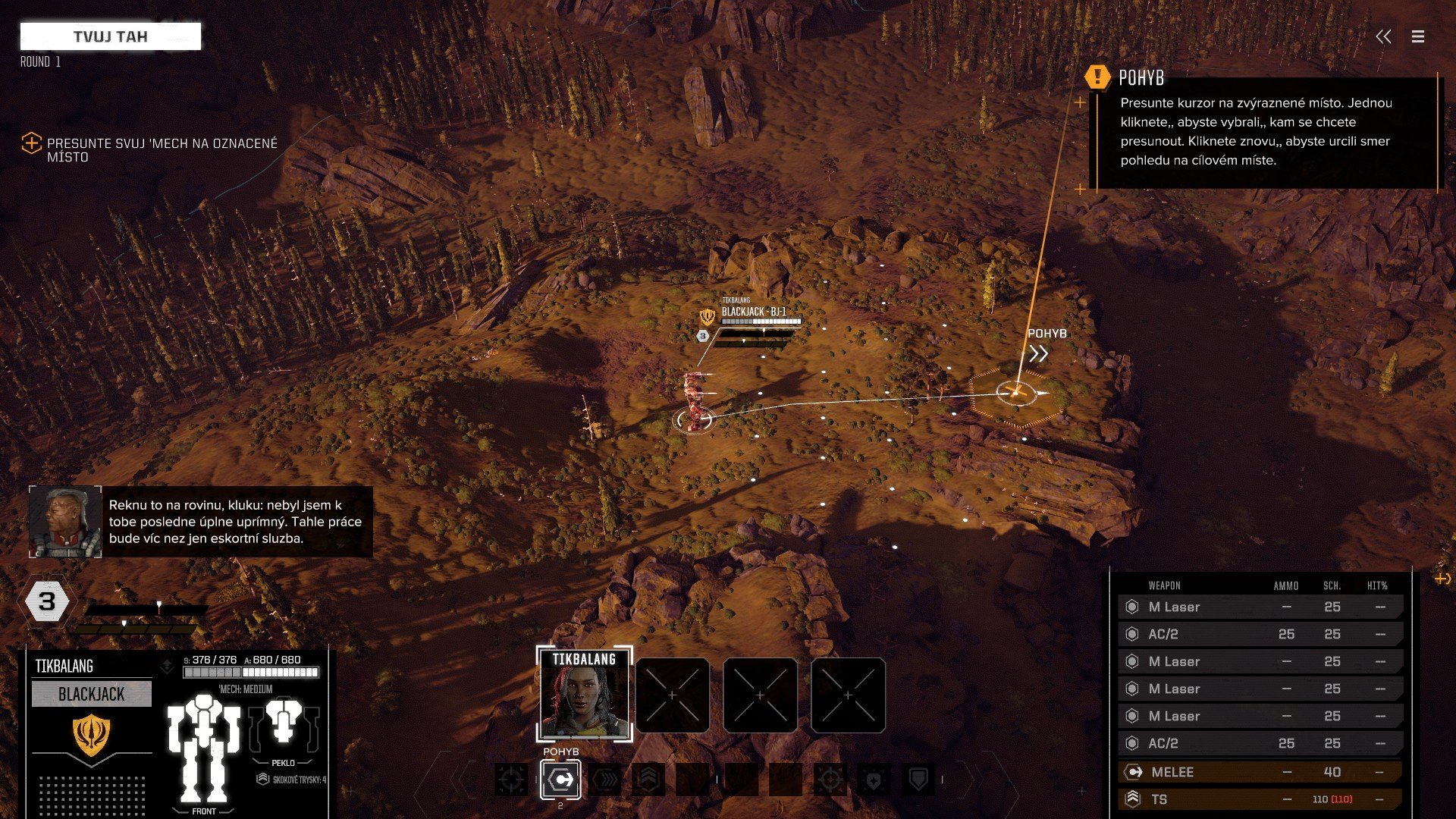
Task: Click the stability bar near S: 376/376
Action: 212,671
